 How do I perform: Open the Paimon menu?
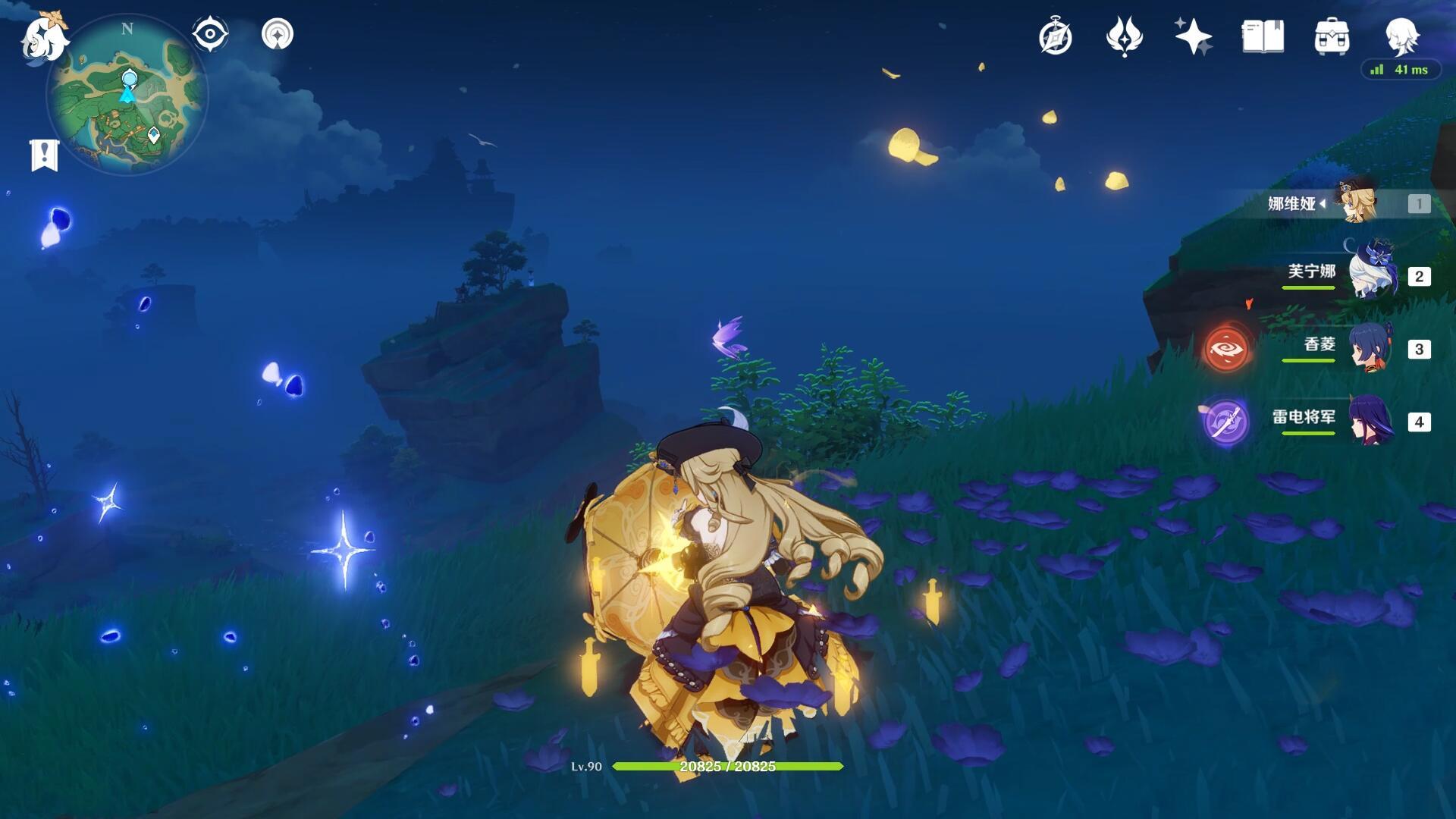click(x=44, y=36)
